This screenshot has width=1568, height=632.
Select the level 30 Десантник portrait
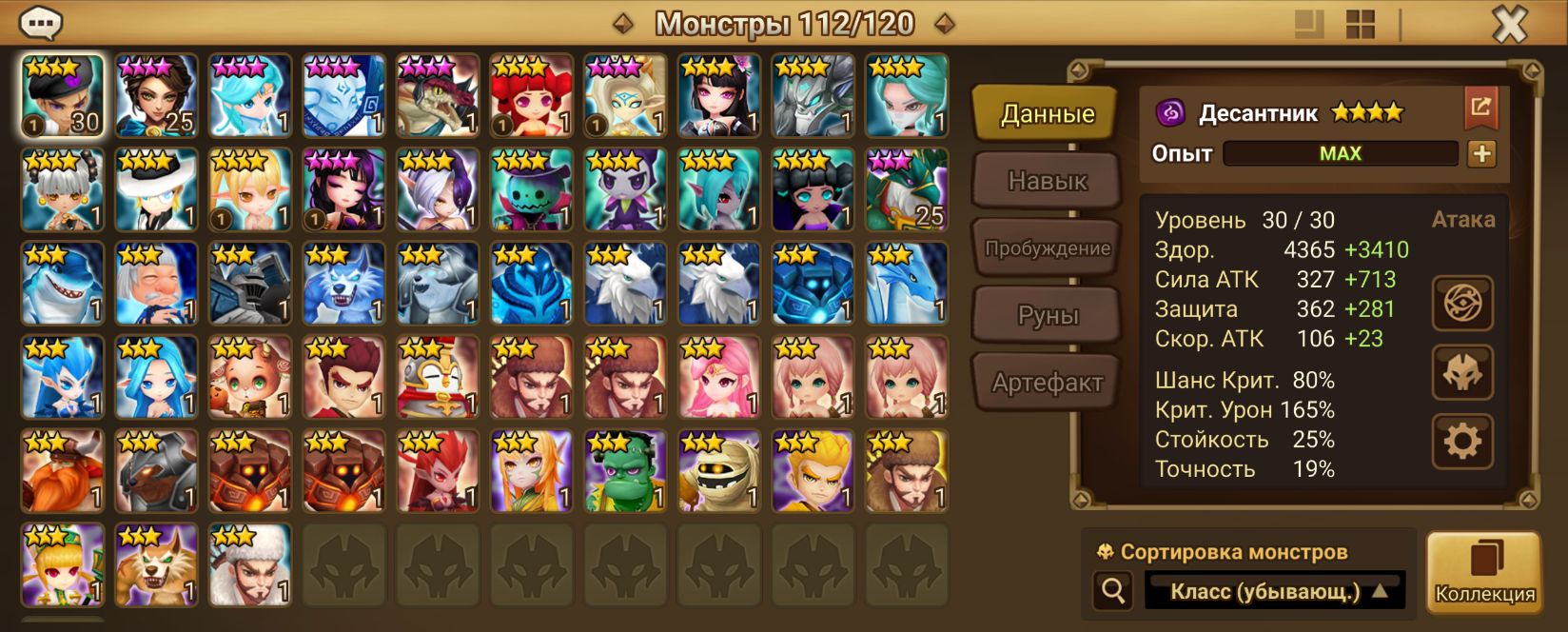point(62,95)
